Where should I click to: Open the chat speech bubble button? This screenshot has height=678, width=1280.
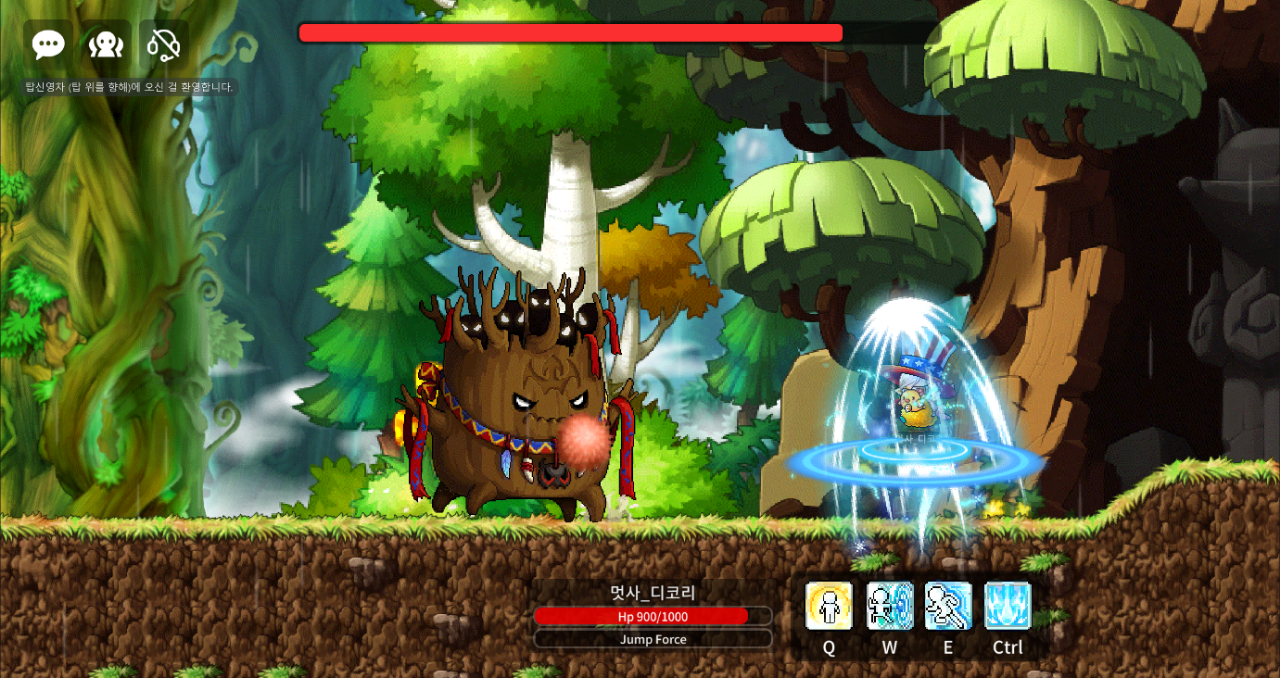pos(48,44)
